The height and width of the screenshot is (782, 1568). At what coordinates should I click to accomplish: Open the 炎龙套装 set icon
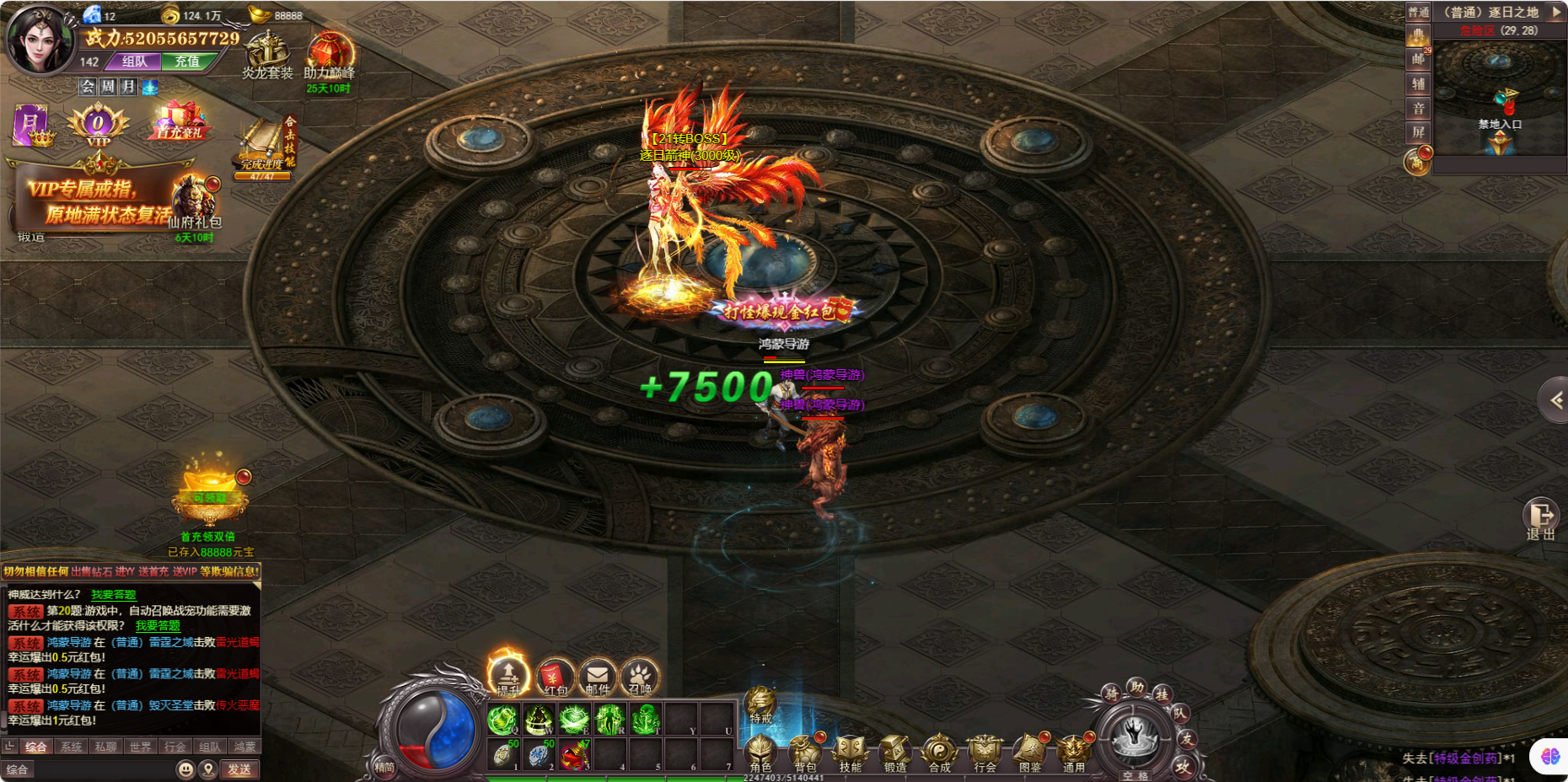(x=267, y=54)
